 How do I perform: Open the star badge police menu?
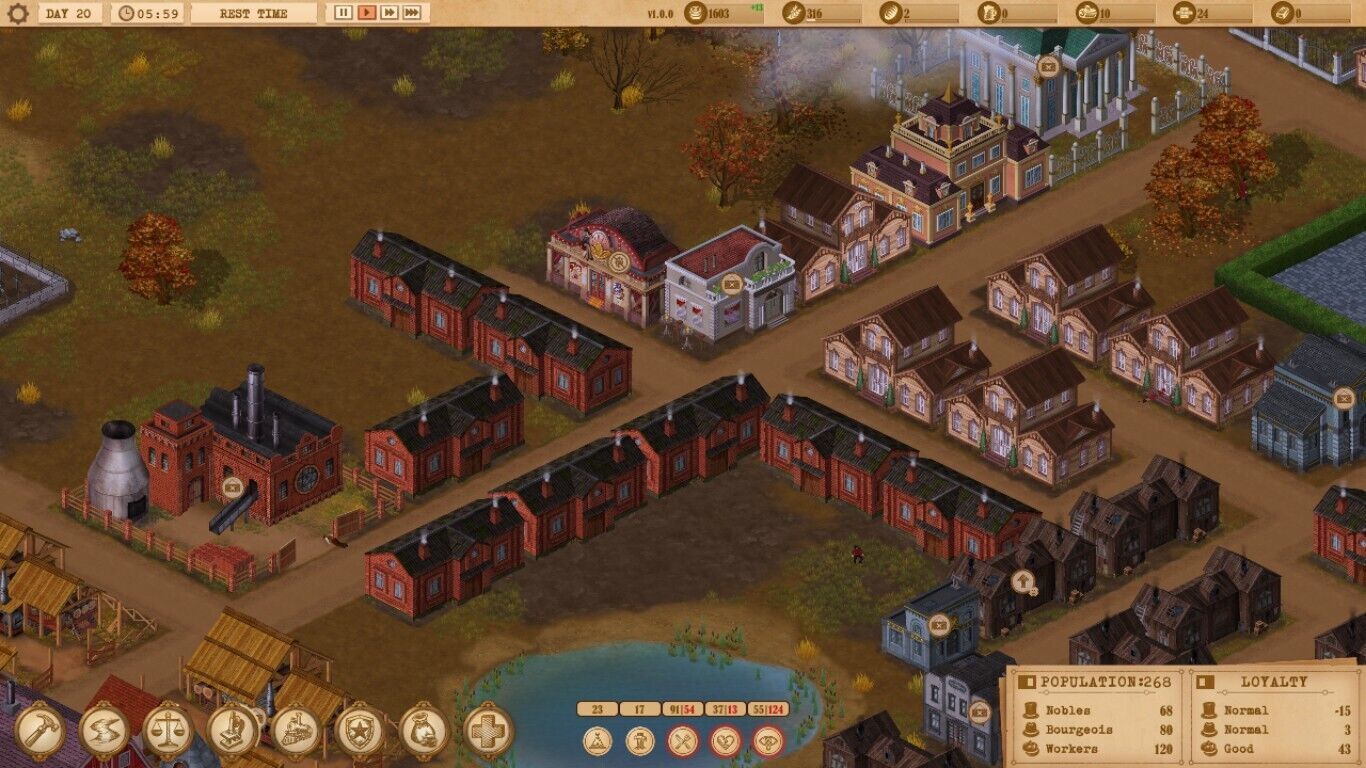coord(360,732)
